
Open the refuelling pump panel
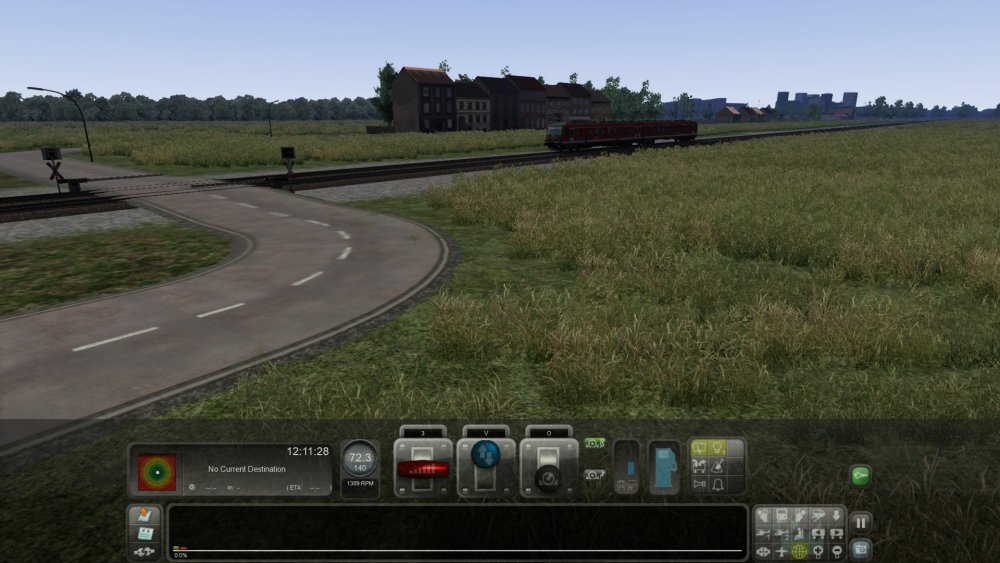click(664, 468)
